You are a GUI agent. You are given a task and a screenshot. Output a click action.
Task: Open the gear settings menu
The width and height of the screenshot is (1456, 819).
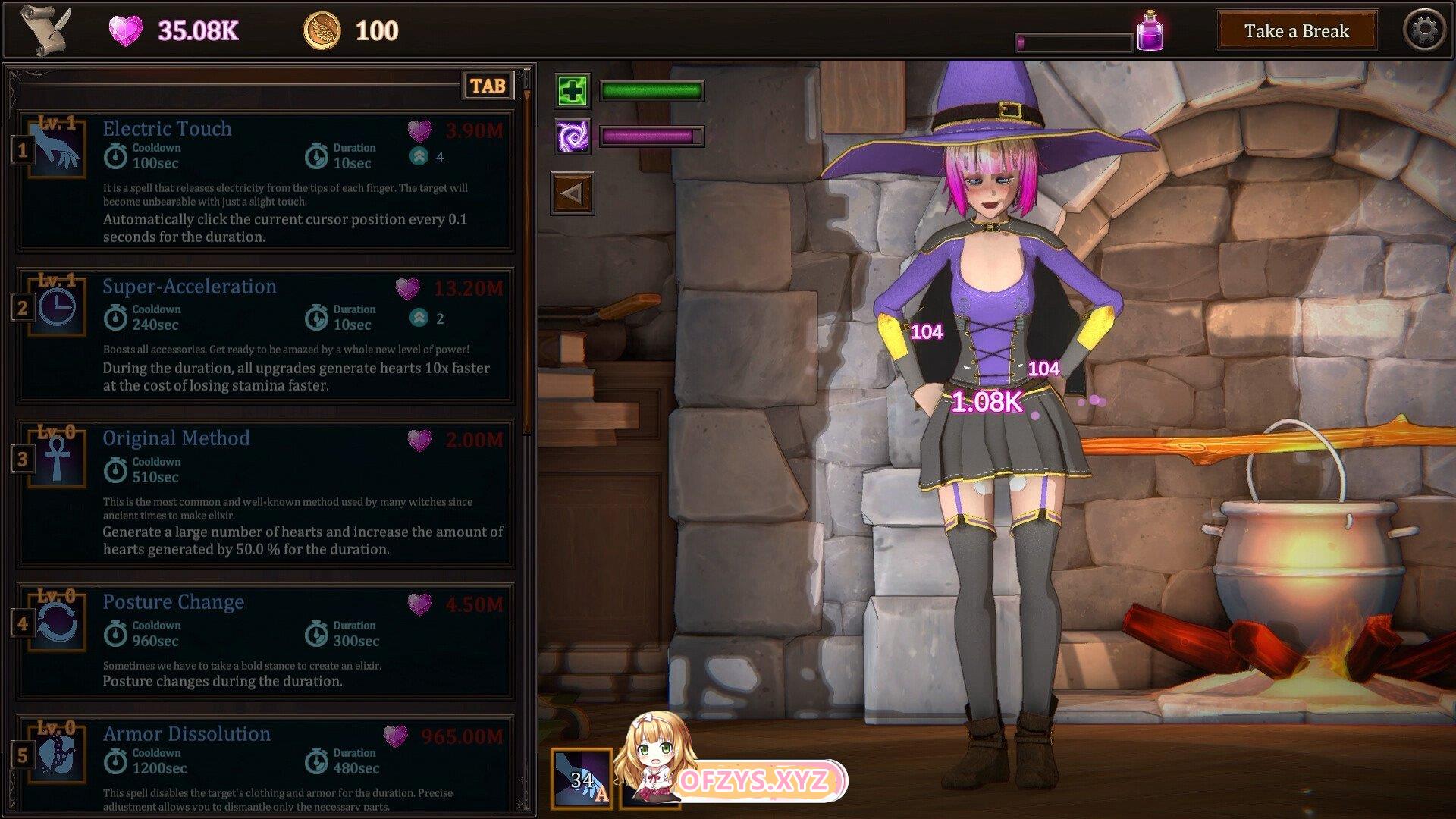coord(1424,31)
